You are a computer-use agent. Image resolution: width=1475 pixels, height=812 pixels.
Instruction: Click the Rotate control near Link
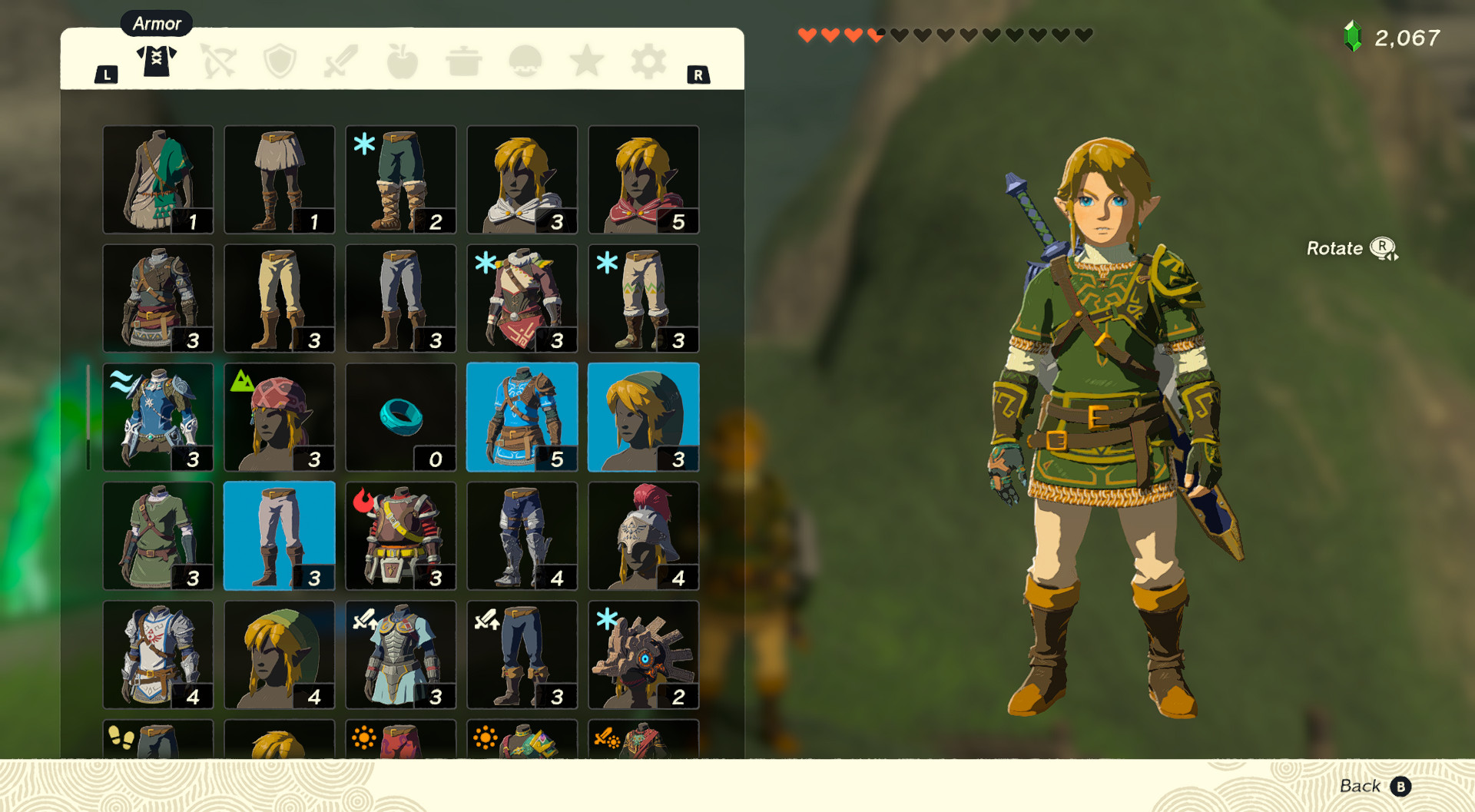(x=1350, y=248)
